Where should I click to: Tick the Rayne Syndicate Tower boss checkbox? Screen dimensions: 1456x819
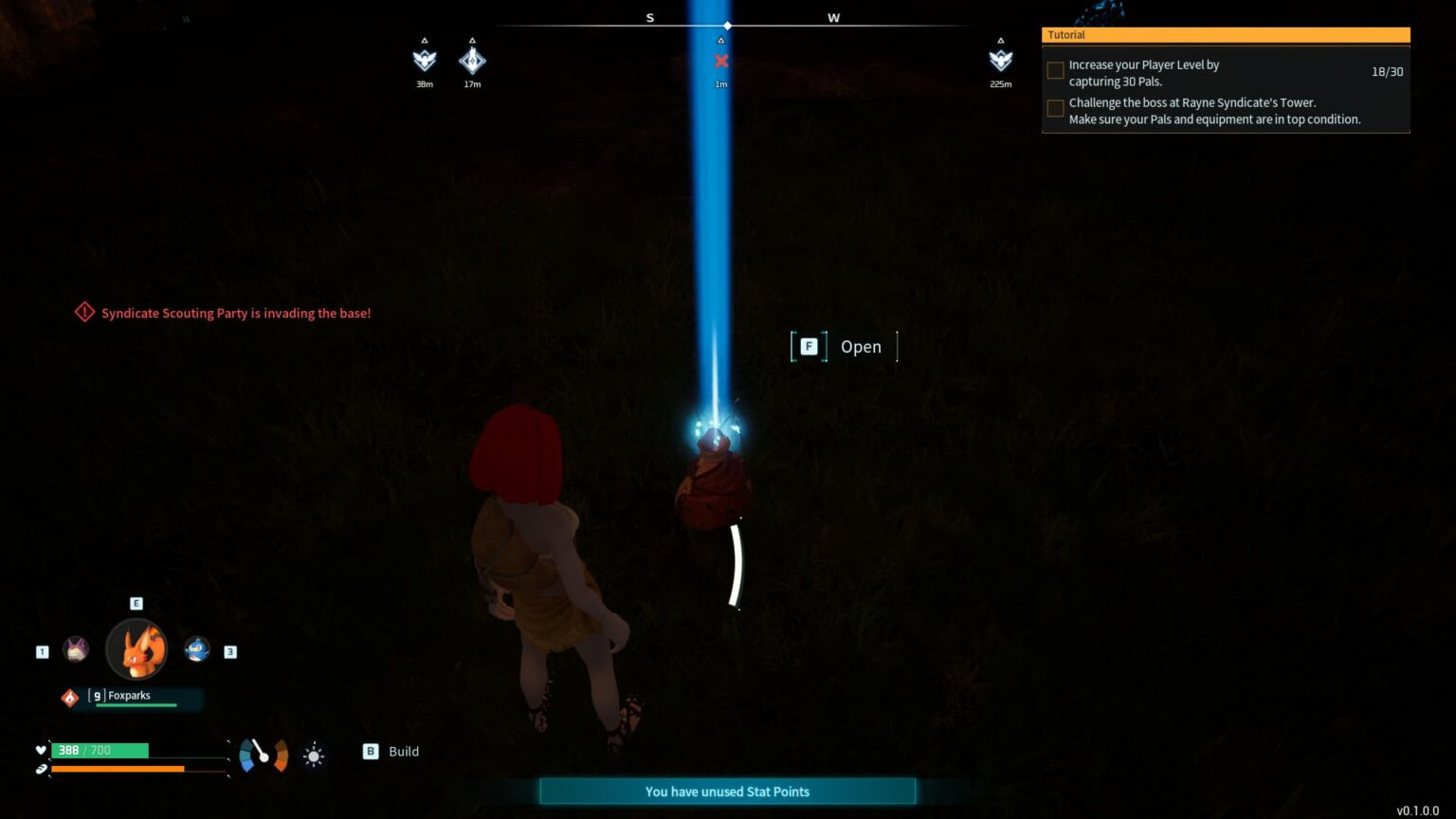1055,109
